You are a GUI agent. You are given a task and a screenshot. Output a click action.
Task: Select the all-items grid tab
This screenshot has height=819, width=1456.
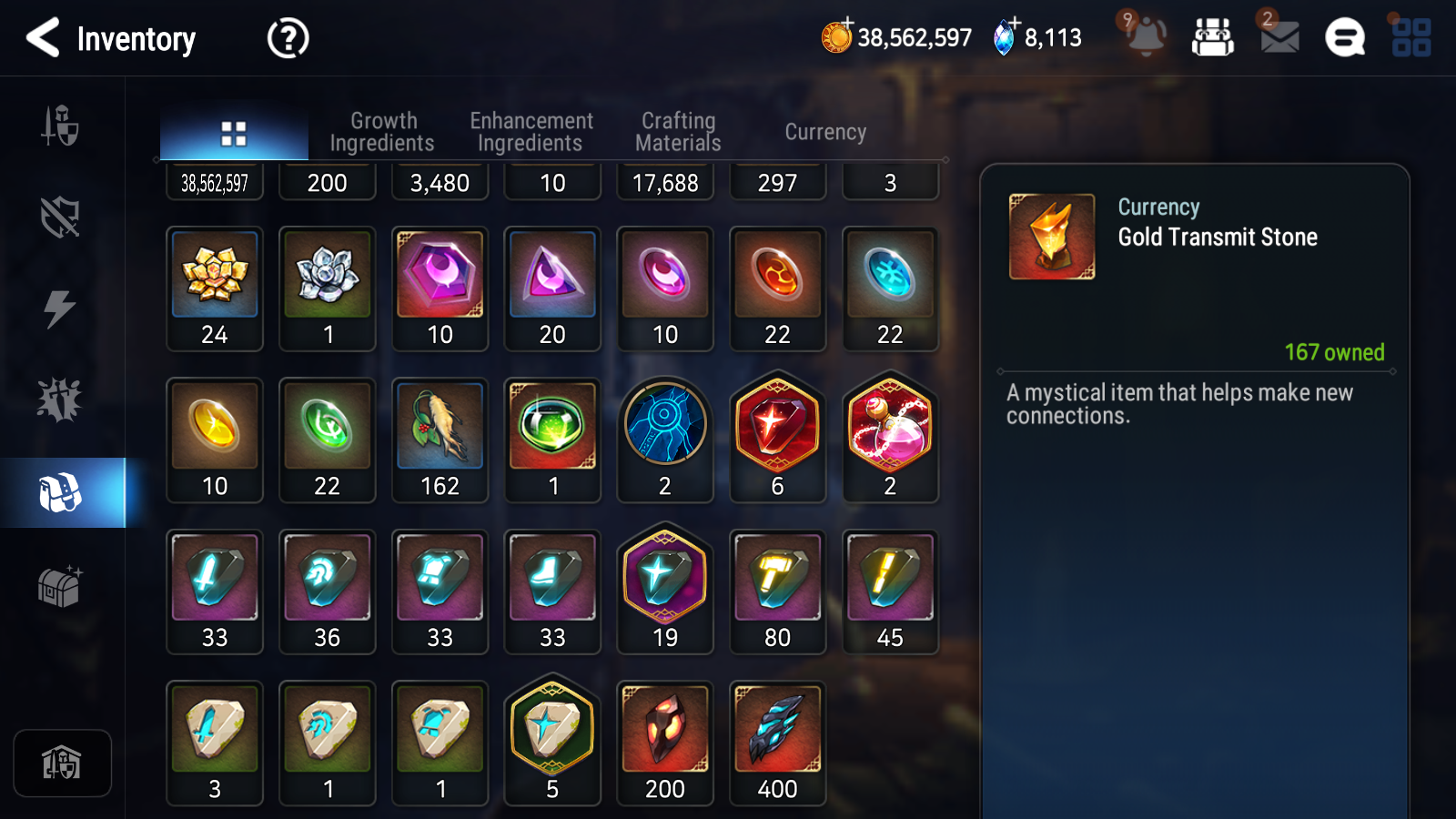click(234, 134)
